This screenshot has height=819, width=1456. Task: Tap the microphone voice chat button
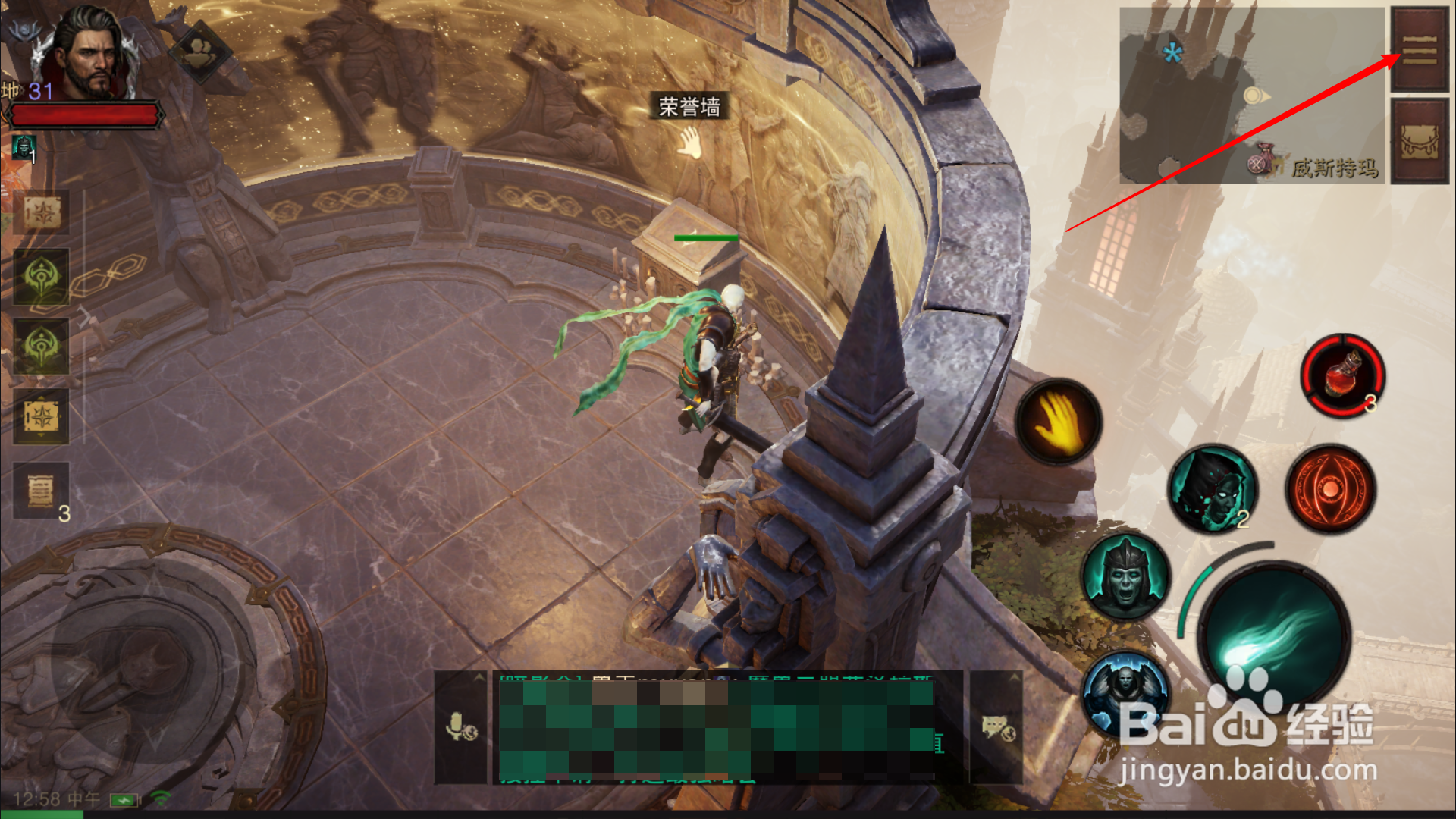point(460,727)
